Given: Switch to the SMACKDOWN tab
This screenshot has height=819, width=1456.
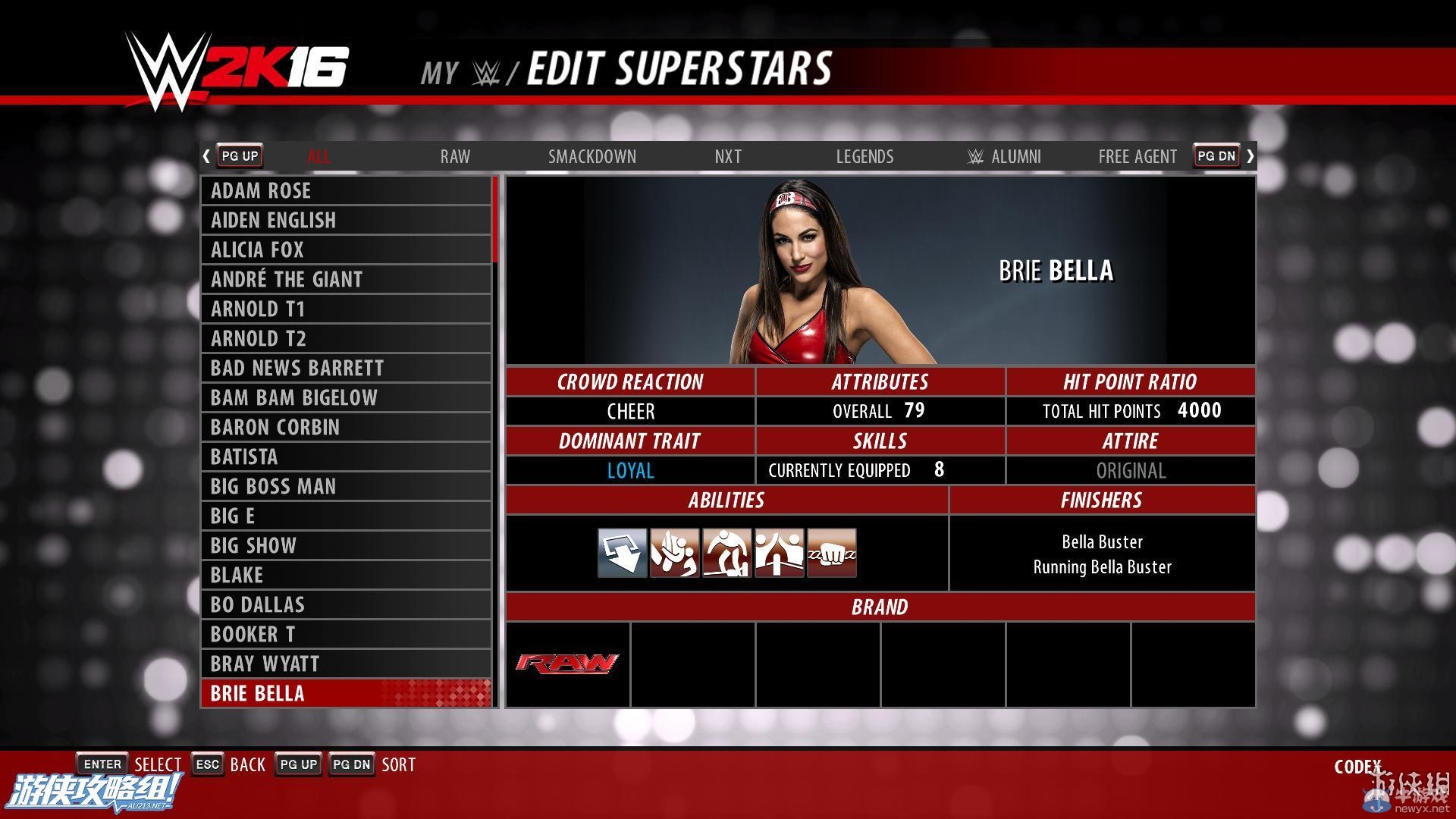Looking at the screenshot, I should [x=592, y=156].
